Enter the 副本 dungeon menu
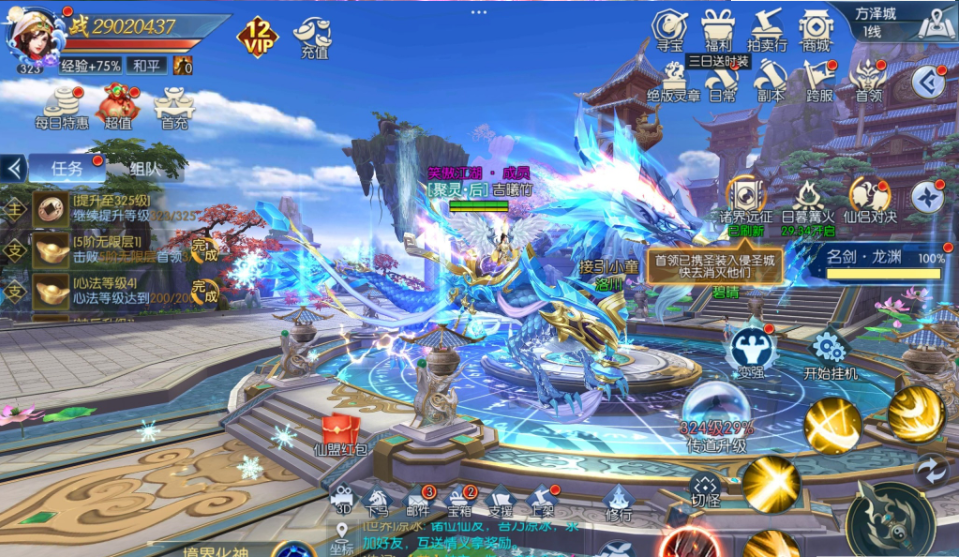The image size is (959, 557). 769,78
